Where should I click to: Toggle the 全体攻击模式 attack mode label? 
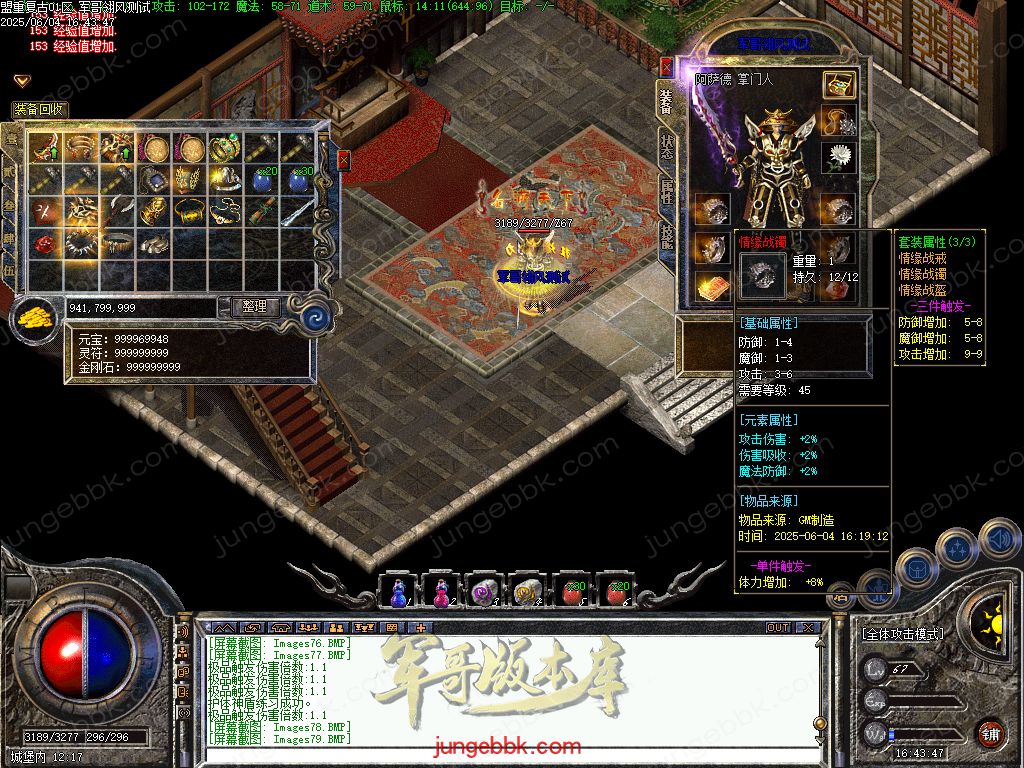coord(902,634)
